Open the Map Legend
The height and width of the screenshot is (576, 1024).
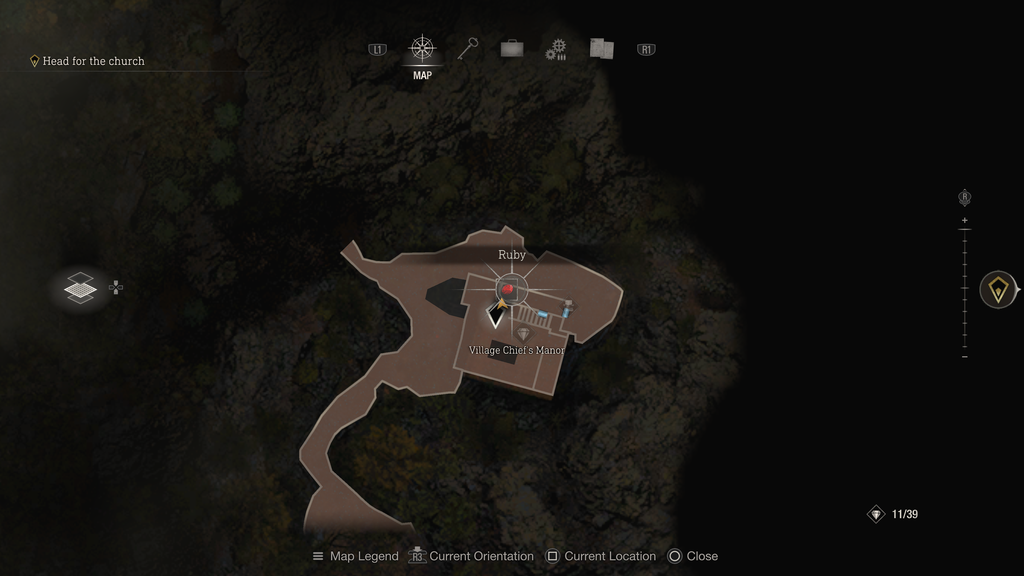tap(356, 556)
